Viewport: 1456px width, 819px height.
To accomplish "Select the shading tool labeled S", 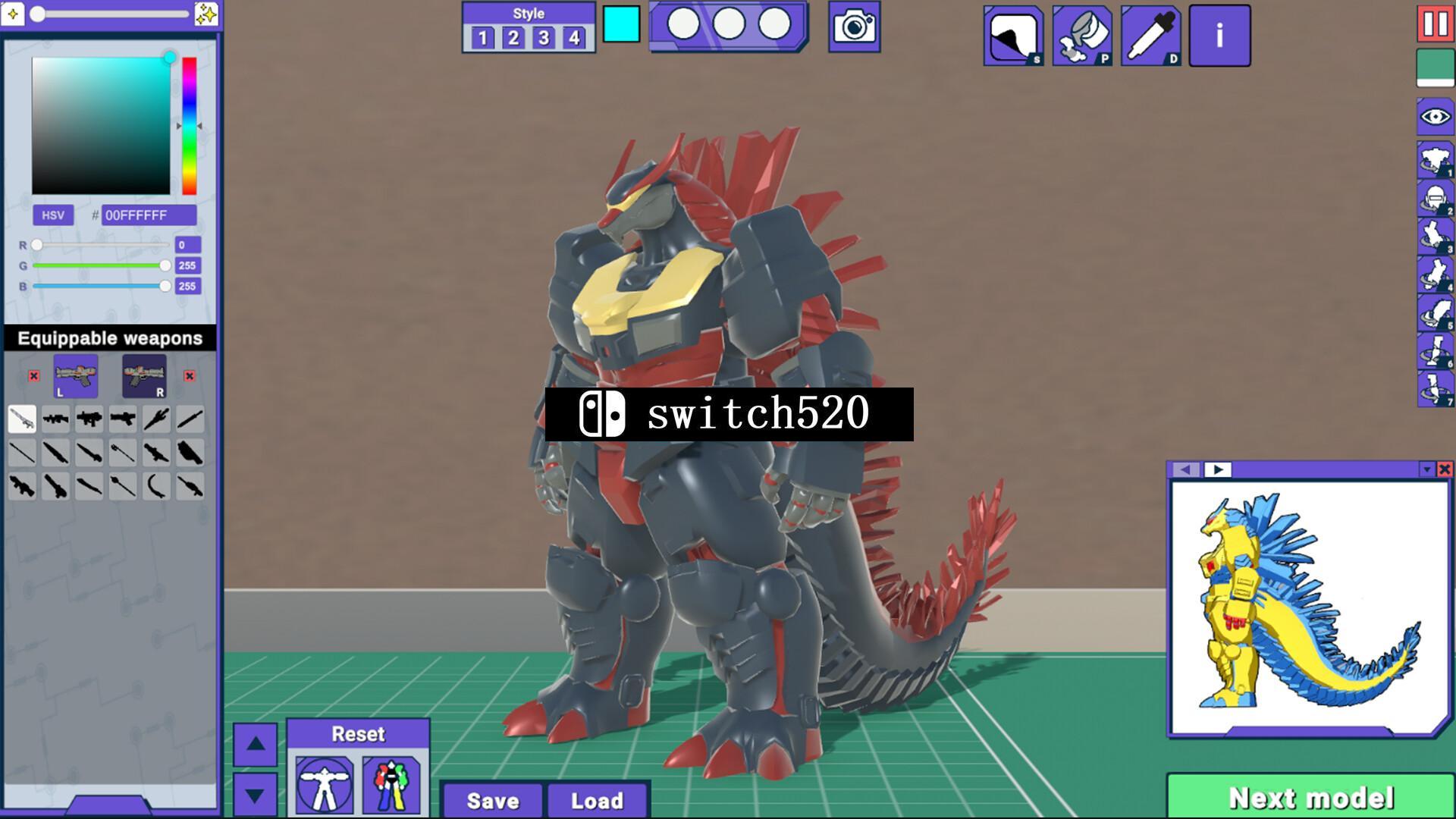I will click(x=1014, y=36).
